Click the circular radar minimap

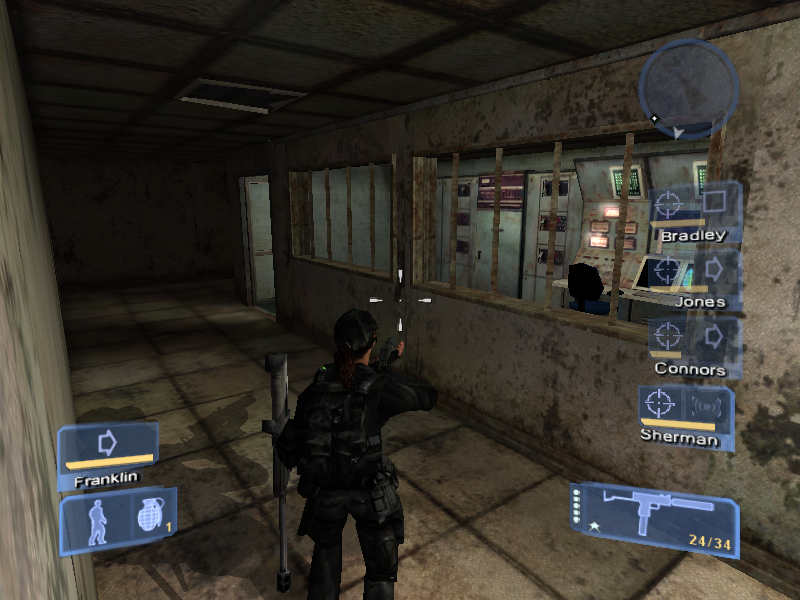[688, 89]
